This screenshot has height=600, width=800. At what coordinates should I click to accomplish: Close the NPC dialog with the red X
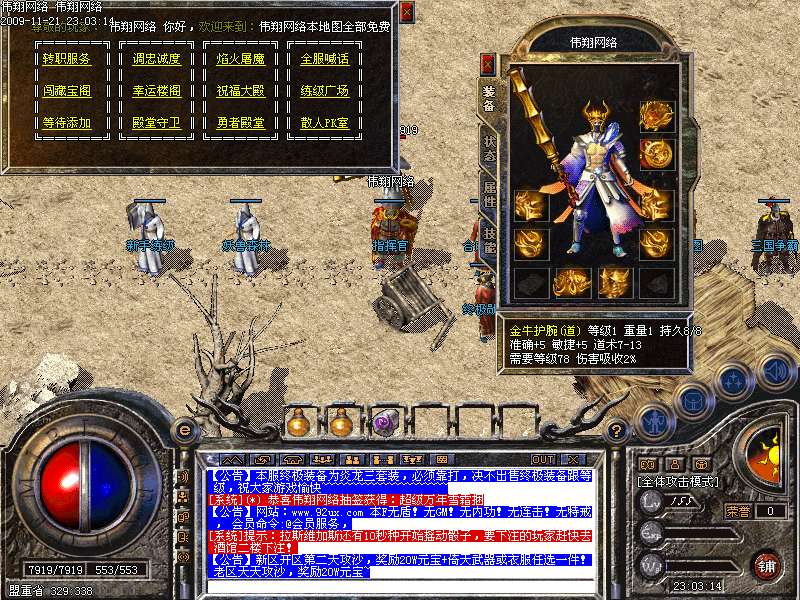coord(406,13)
